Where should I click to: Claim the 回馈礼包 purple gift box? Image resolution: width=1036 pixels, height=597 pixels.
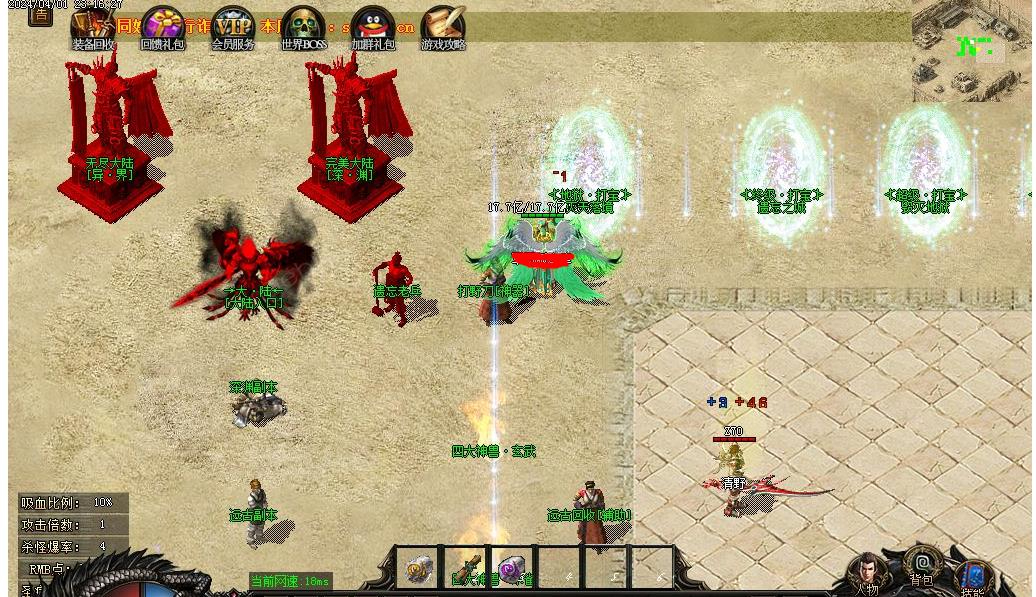(162, 27)
